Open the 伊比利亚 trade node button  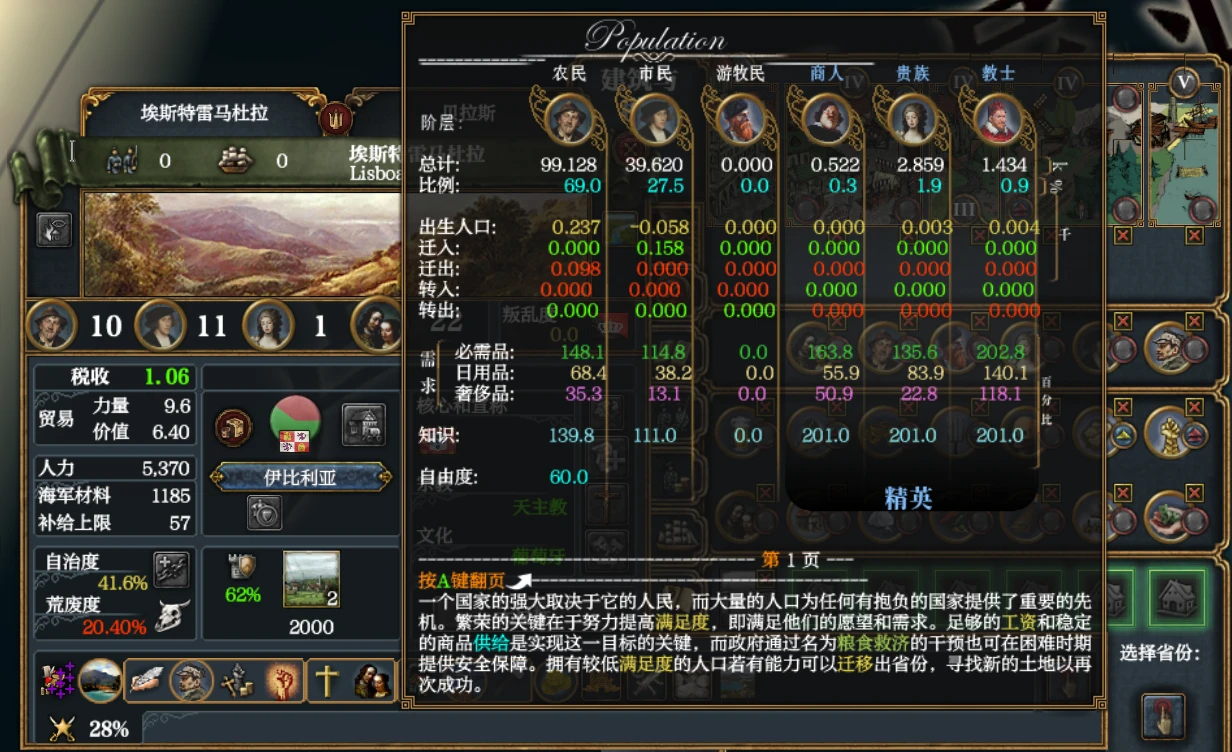coord(300,478)
